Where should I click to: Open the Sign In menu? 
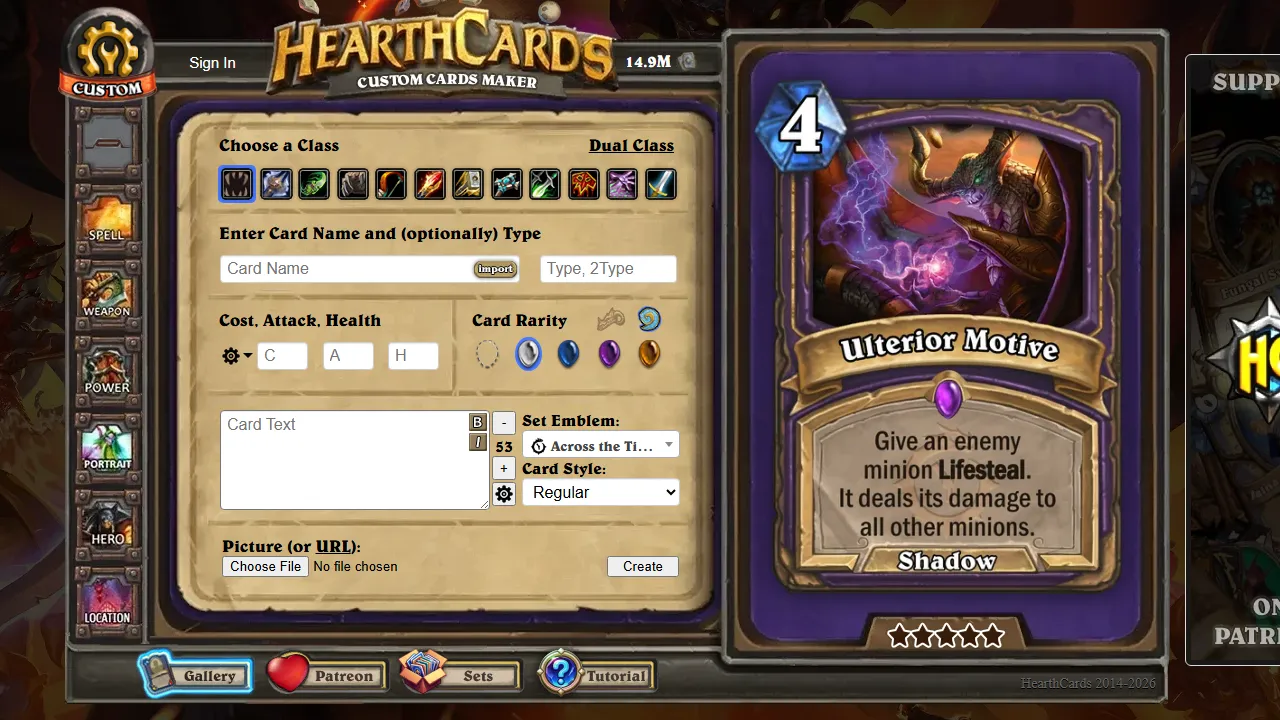click(x=212, y=62)
